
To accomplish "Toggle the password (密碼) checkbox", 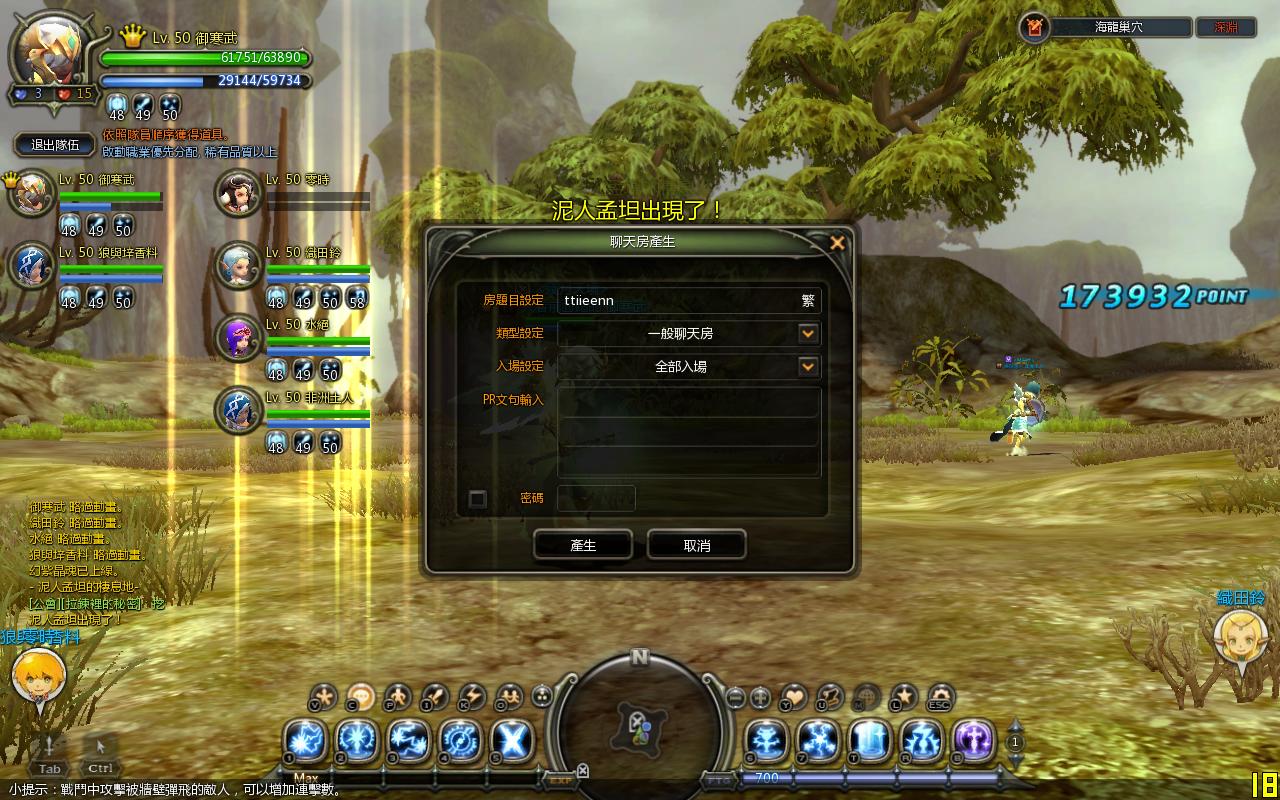I will click(478, 498).
